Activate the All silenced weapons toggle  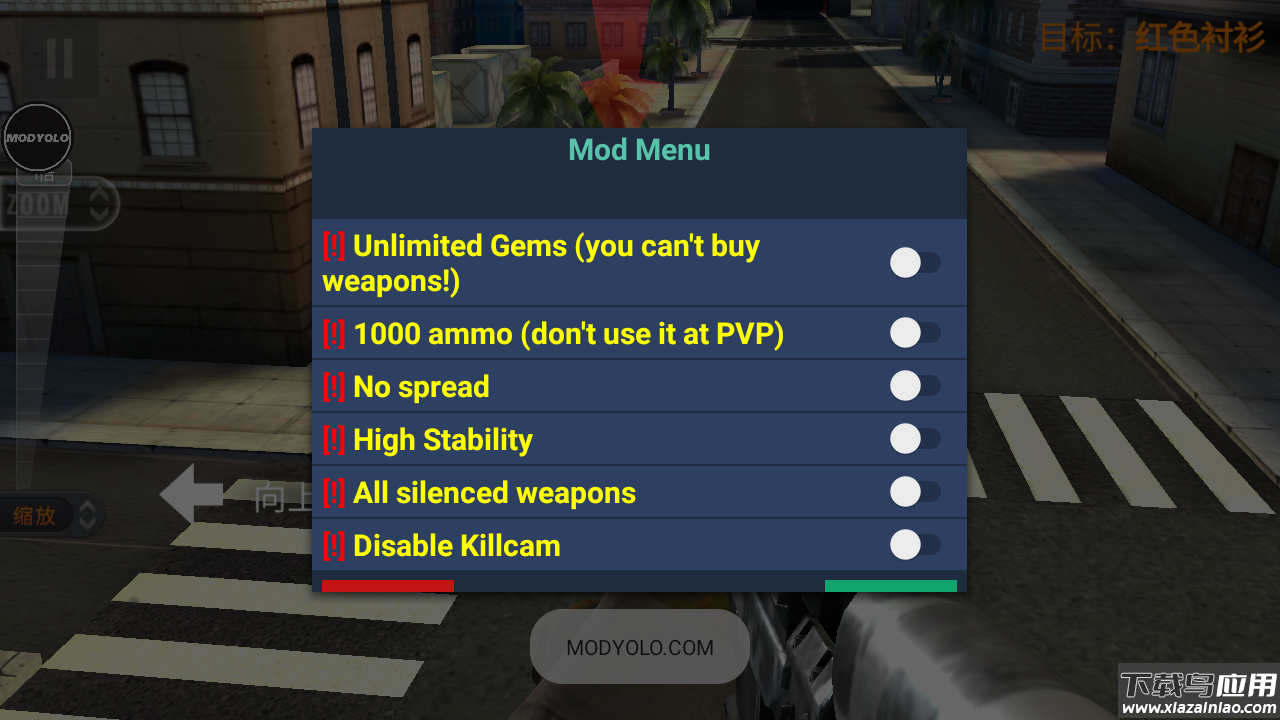click(914, 492)
